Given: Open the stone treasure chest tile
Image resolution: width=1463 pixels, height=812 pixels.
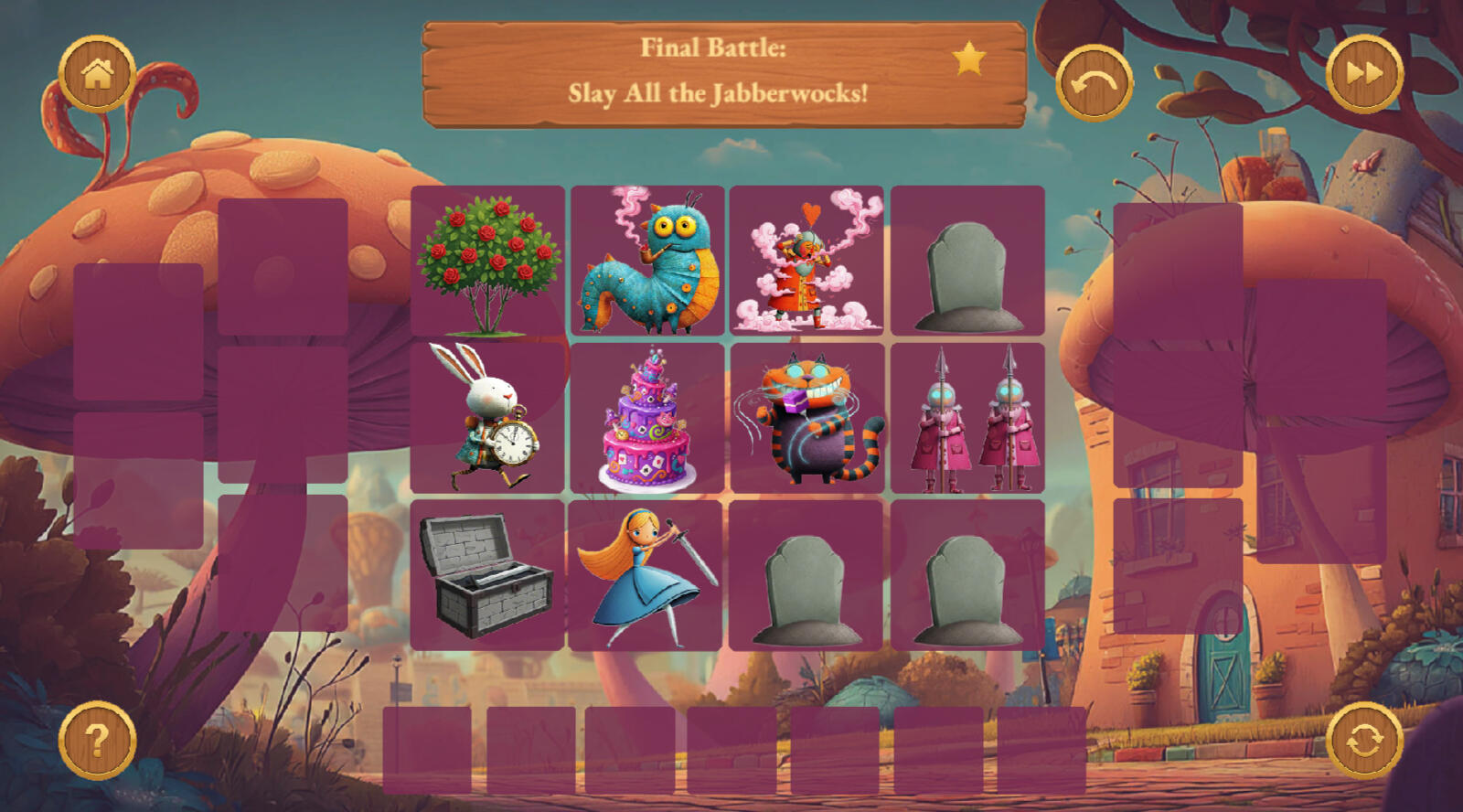Looking at the screenshot, I should click(x=487, y=575).
